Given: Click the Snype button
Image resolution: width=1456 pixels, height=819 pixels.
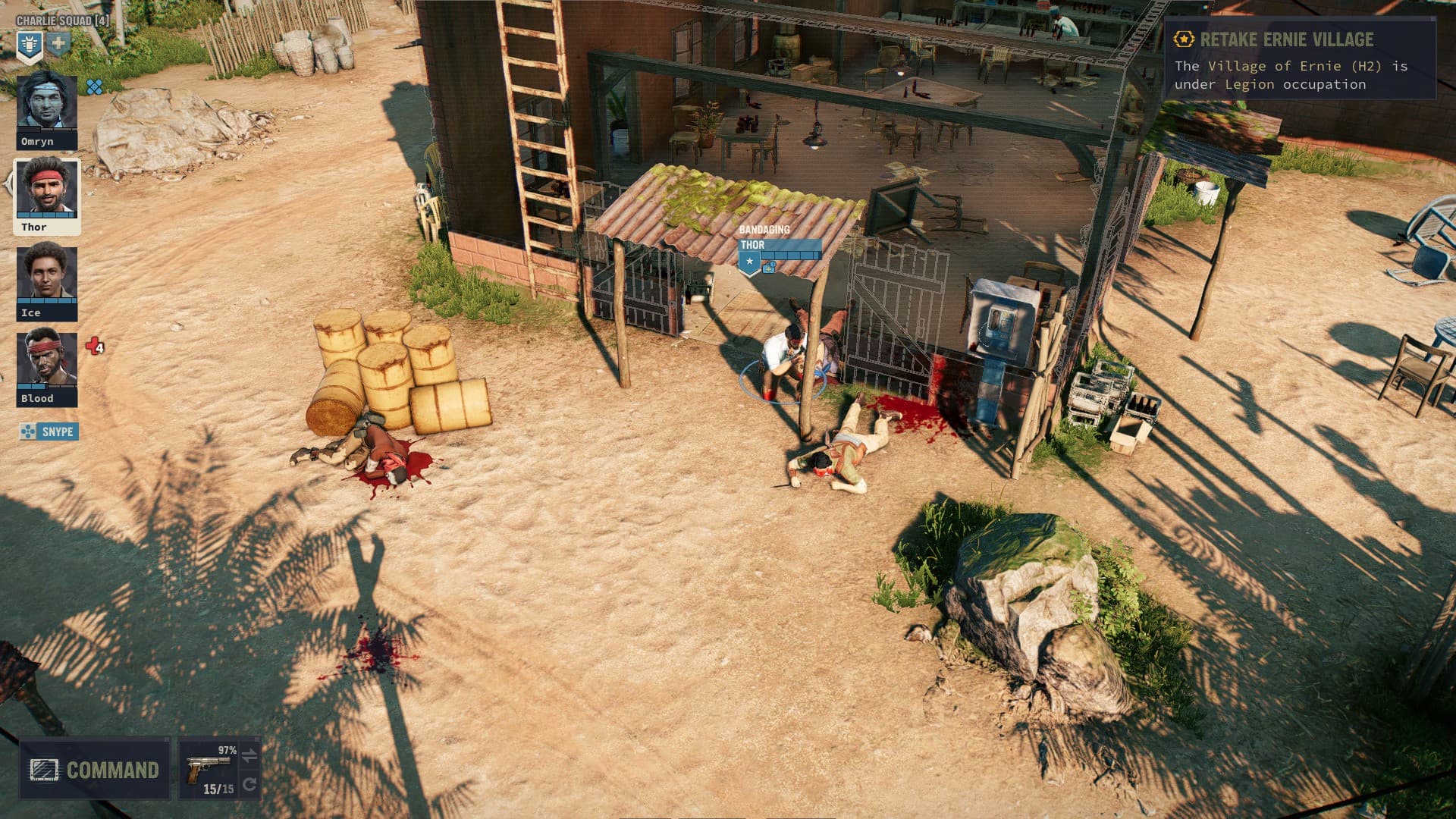Looking at the screenshot, I should pyautogui.click(x=49, y=431).
